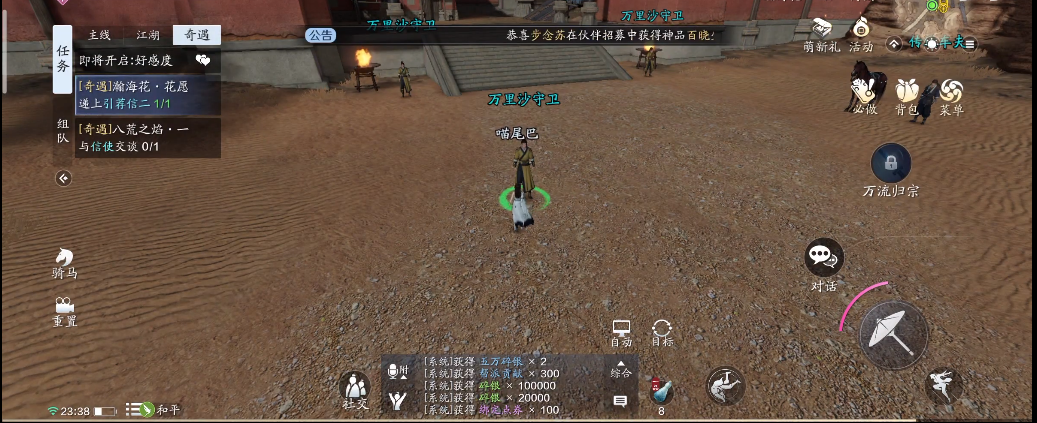The image size is (1037, 423).
Task: Start 对话 with the nearby NPC
Action: (x=824, y=262)
